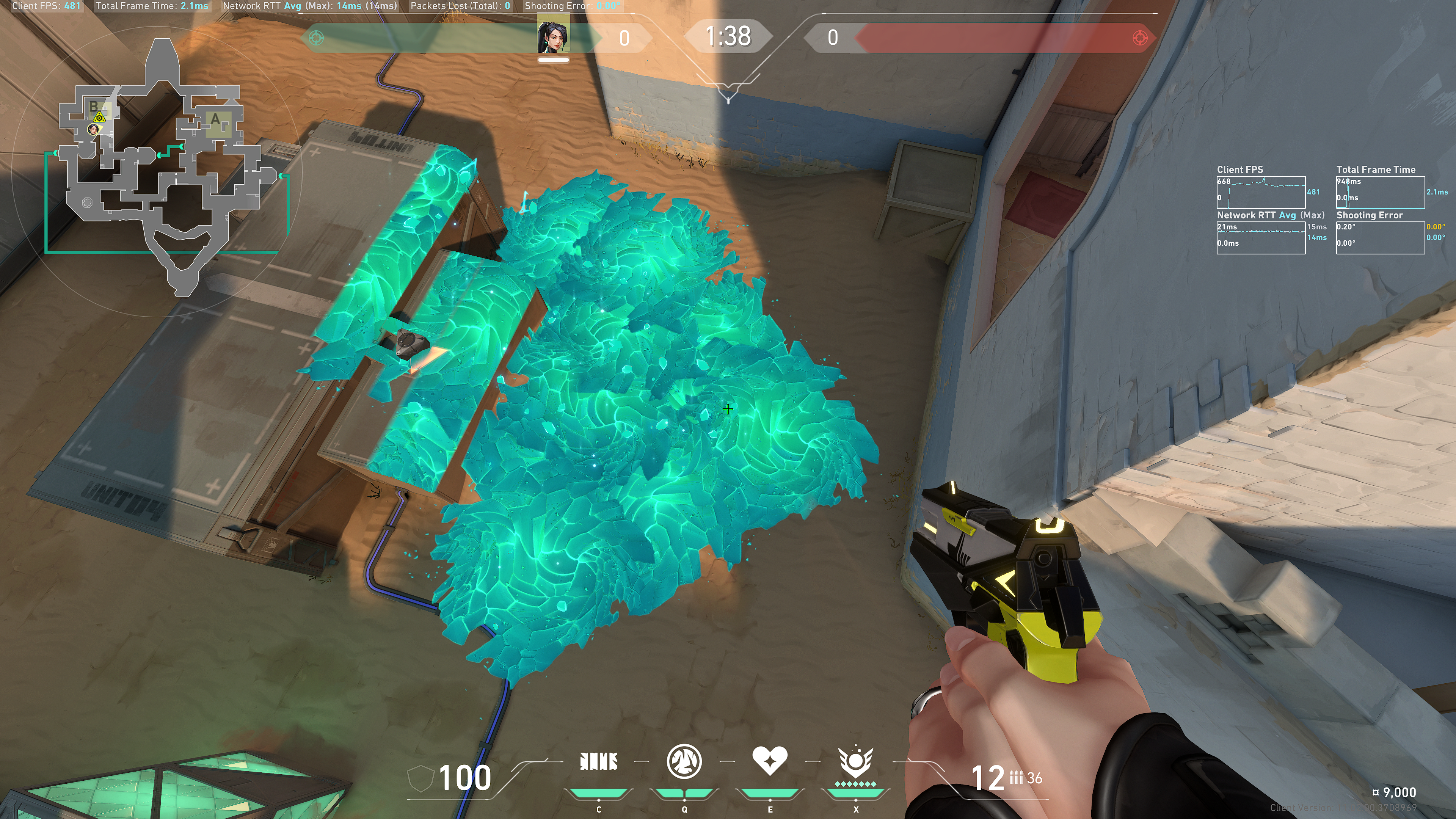
Task: Activate the Slow Orb ability icon
Action: (x=684, y=761)
